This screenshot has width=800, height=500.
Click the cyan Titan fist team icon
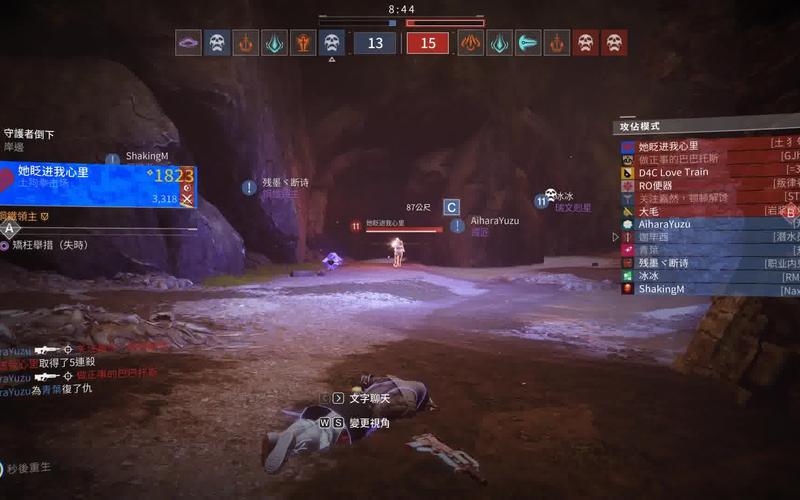coord(527,42)
